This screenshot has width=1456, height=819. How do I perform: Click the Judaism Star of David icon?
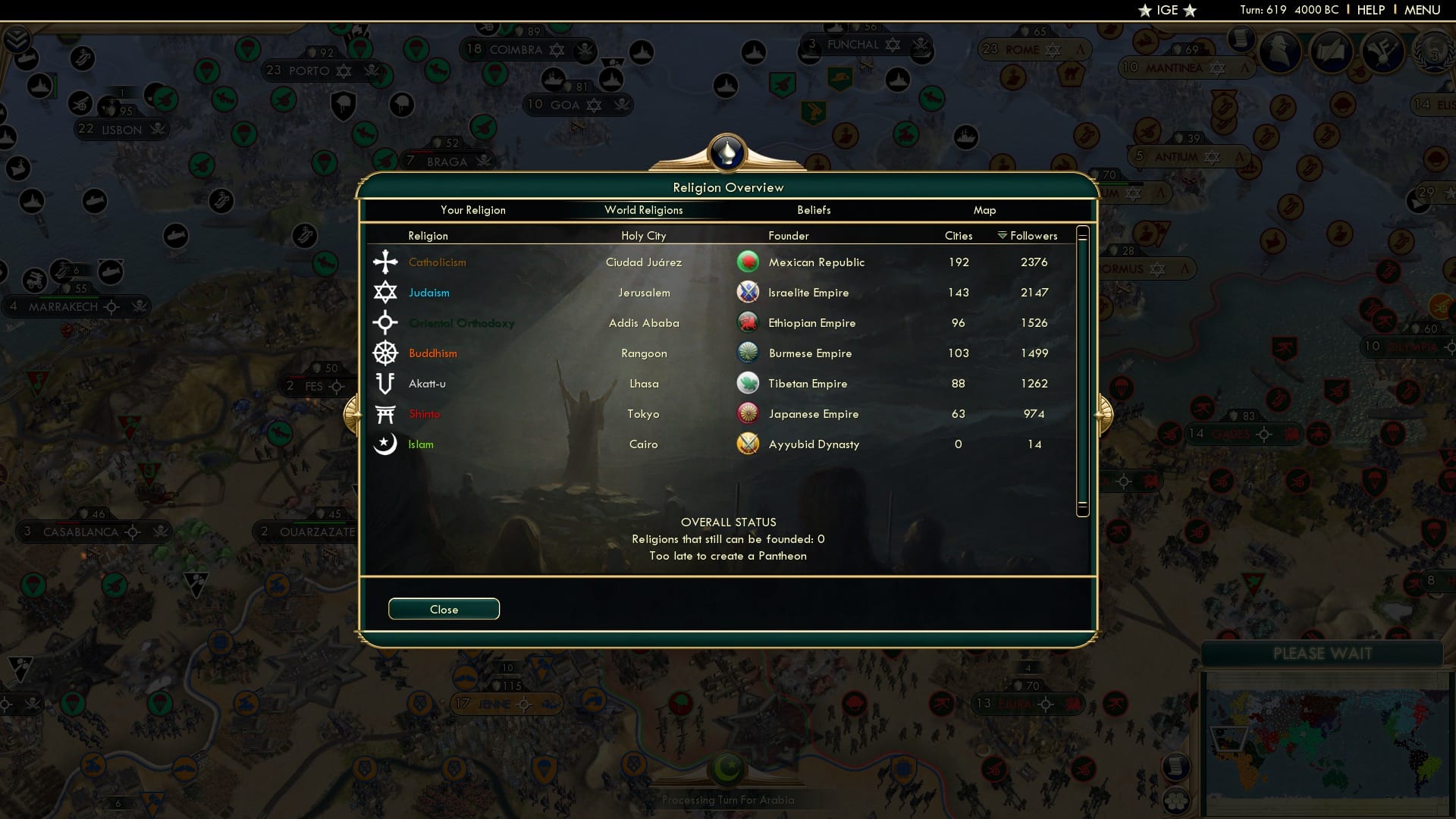(x=385, y=292)
